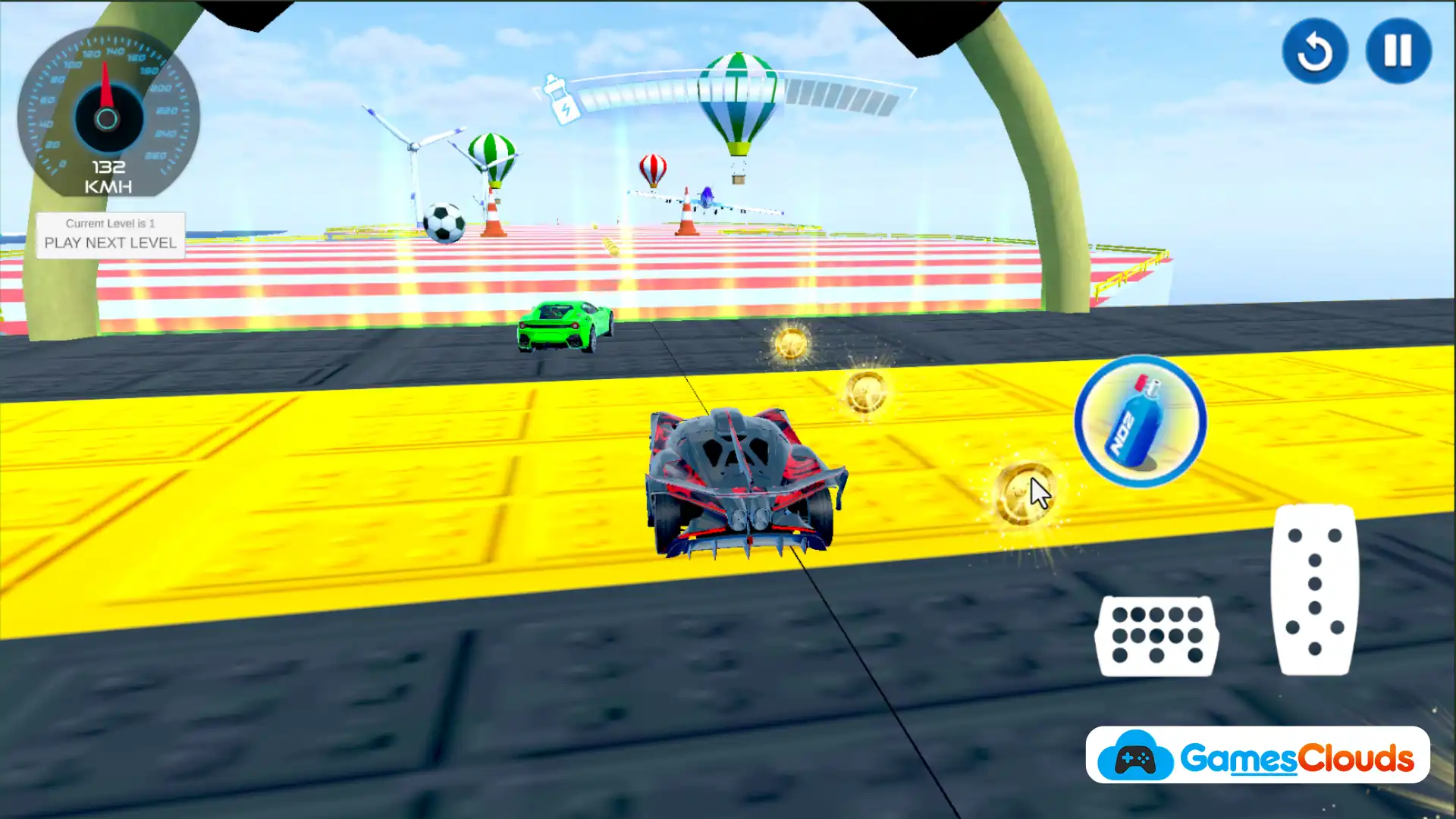Tap the tall gas pedal
1456x819 pixels.
coord(1315,589)
